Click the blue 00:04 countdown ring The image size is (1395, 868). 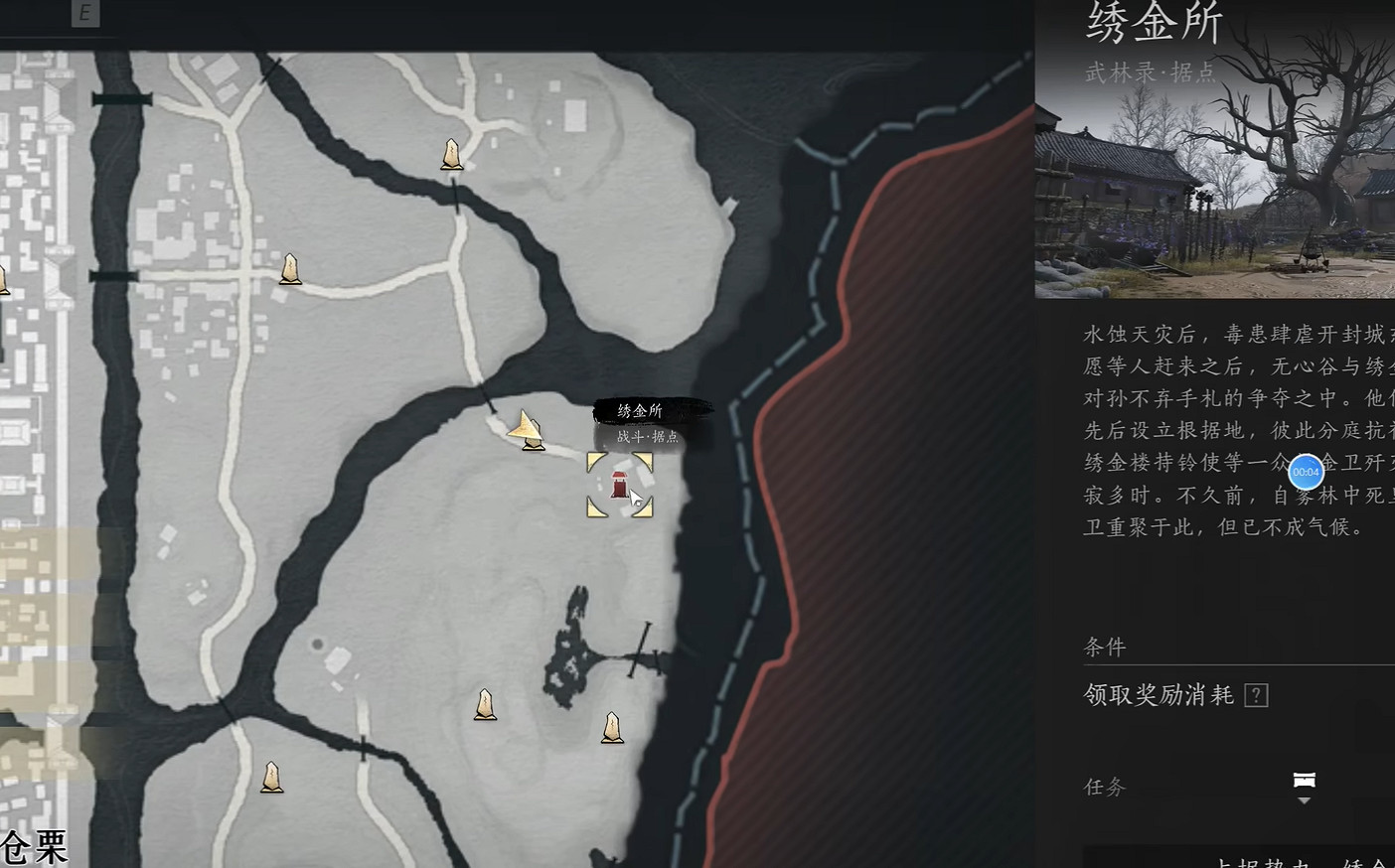click(1306, 473)
